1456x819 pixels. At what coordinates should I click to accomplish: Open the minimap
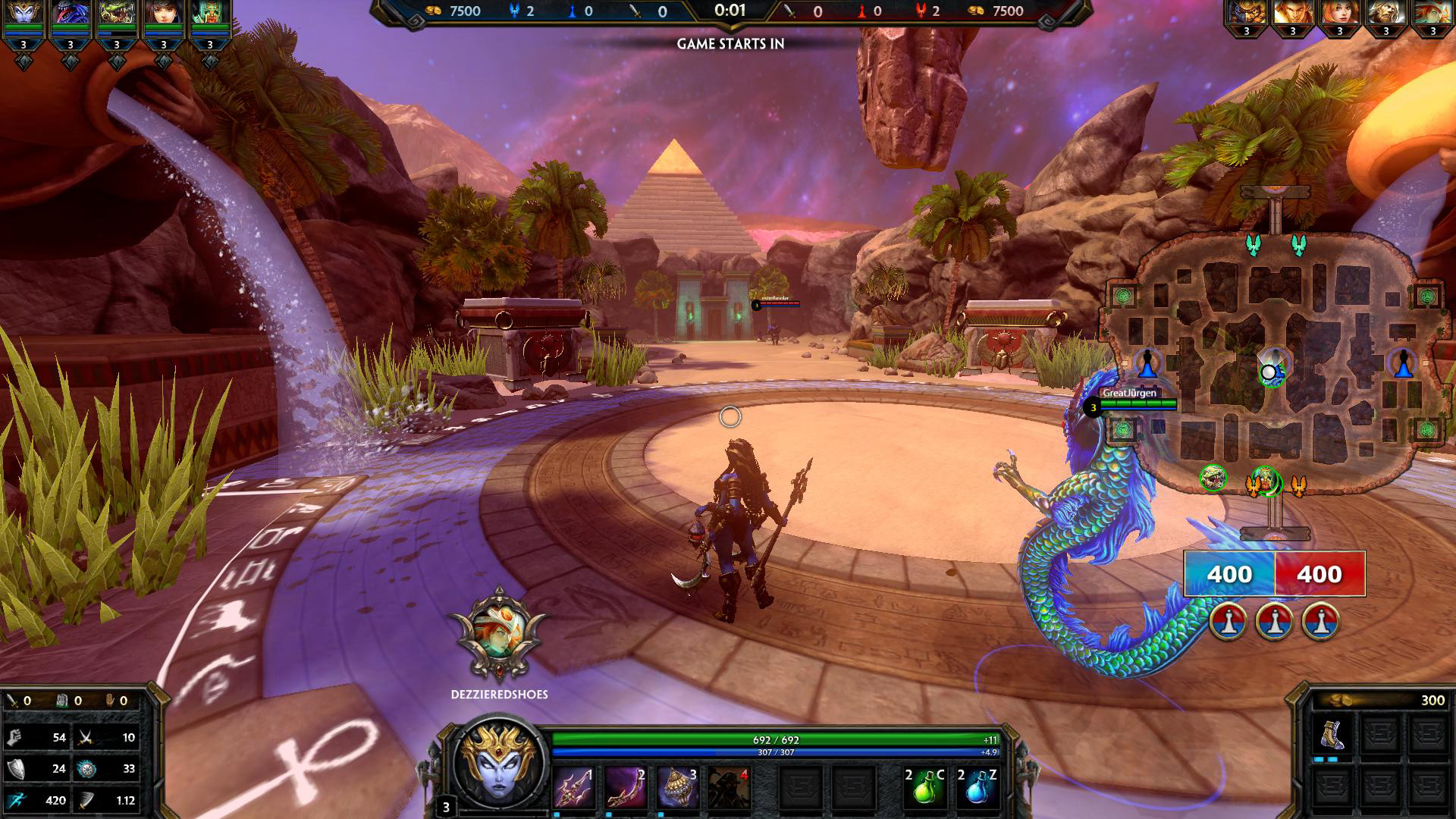(1274, 364)
